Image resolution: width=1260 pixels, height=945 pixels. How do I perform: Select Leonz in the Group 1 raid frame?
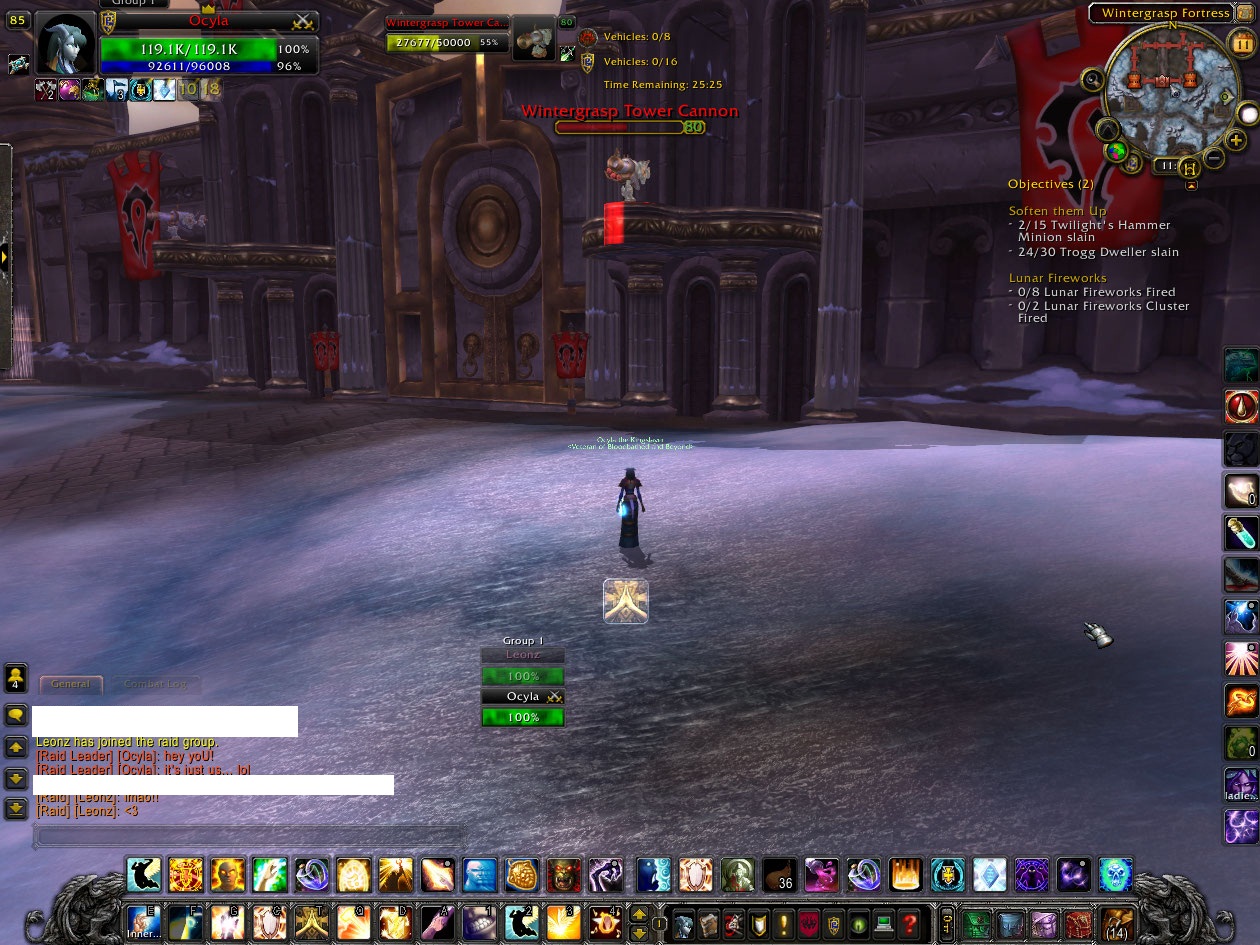pyautogui.click(x=522, y=655)
